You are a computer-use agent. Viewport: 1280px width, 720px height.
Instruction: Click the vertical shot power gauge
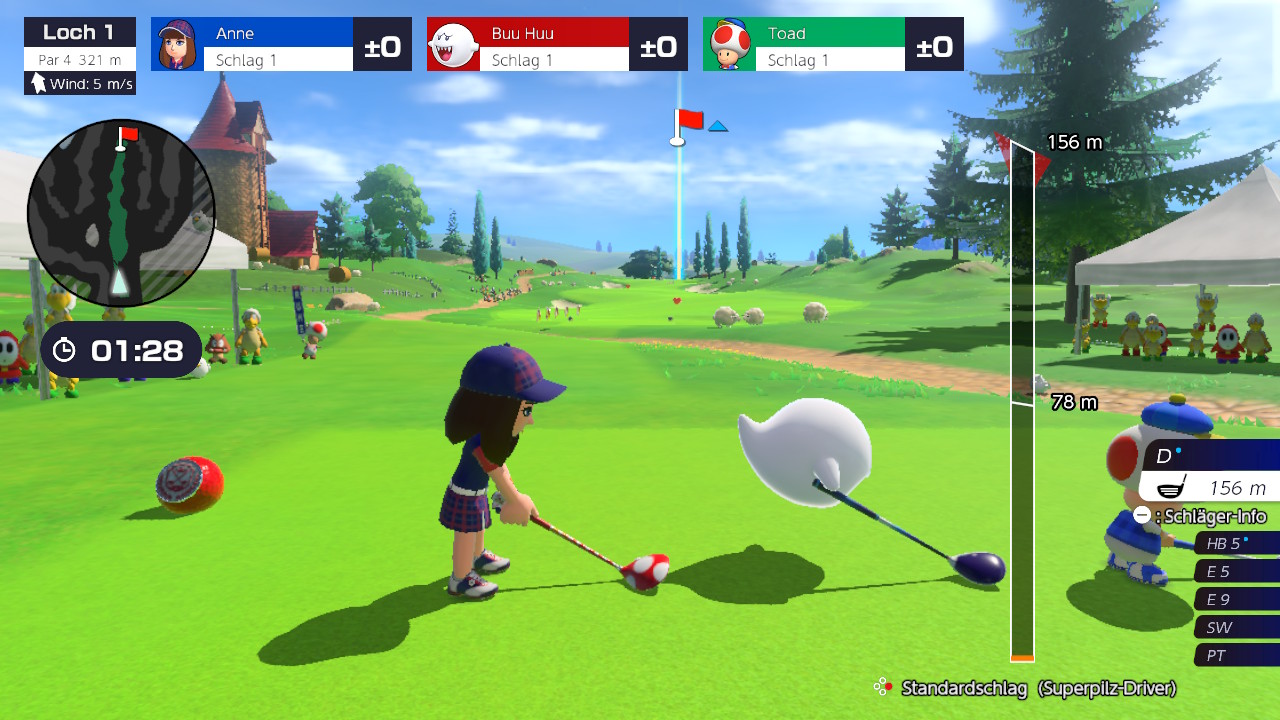point(1022,400)
